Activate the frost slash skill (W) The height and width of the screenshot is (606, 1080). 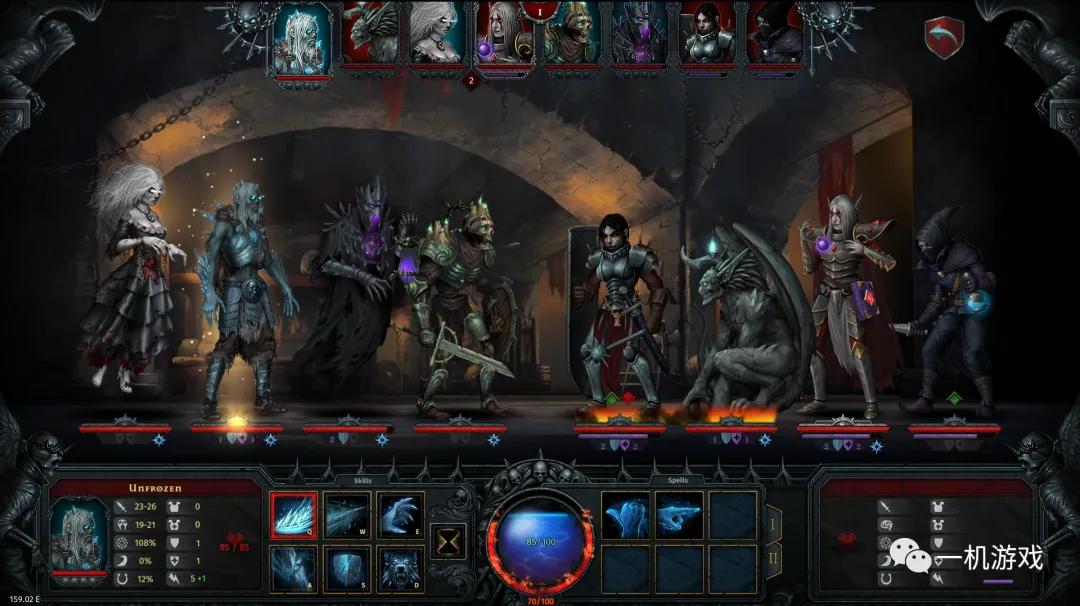pos(347,516)
